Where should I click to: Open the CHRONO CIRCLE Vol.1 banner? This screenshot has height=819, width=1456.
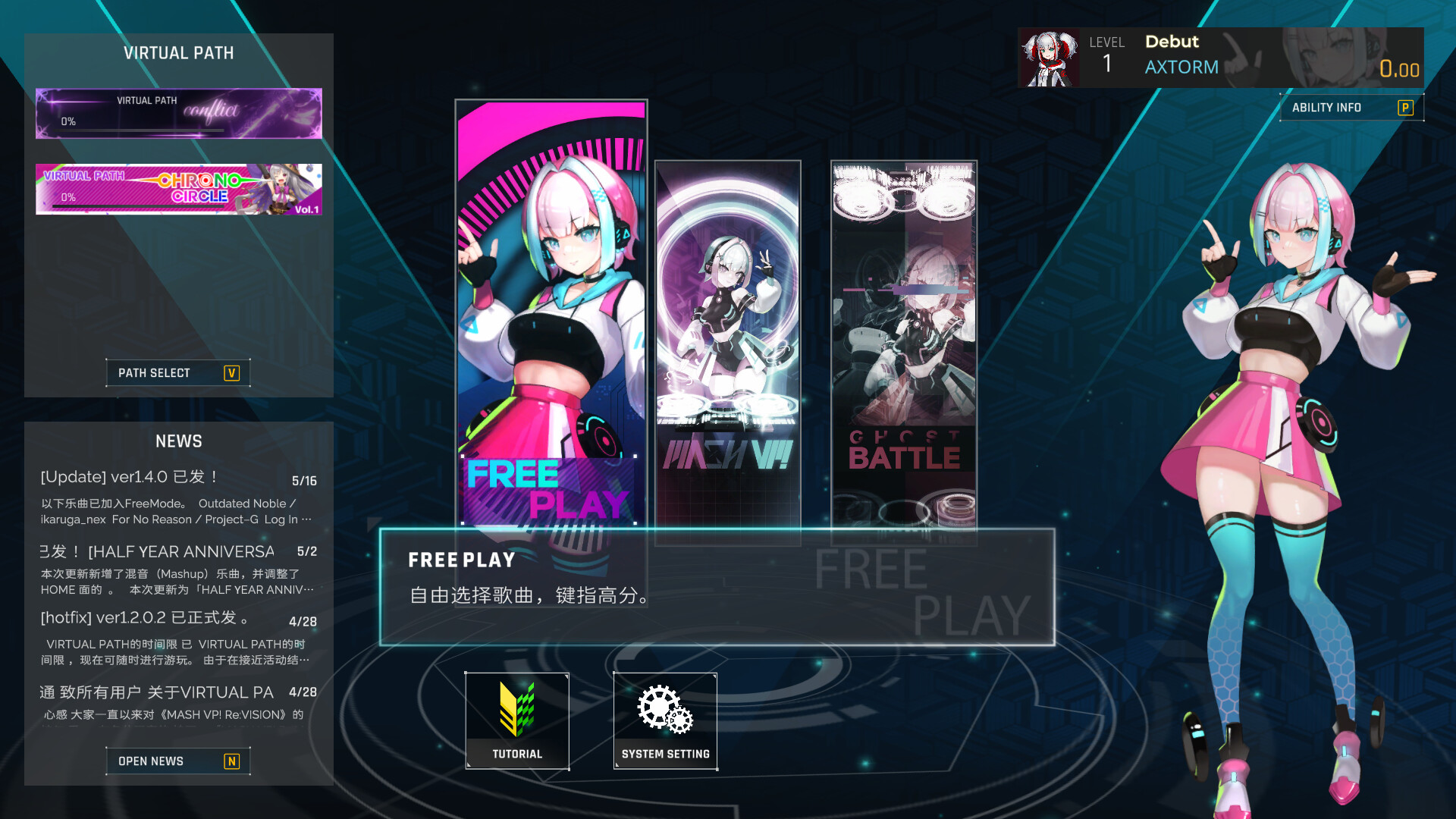click(x=178, y=189)
